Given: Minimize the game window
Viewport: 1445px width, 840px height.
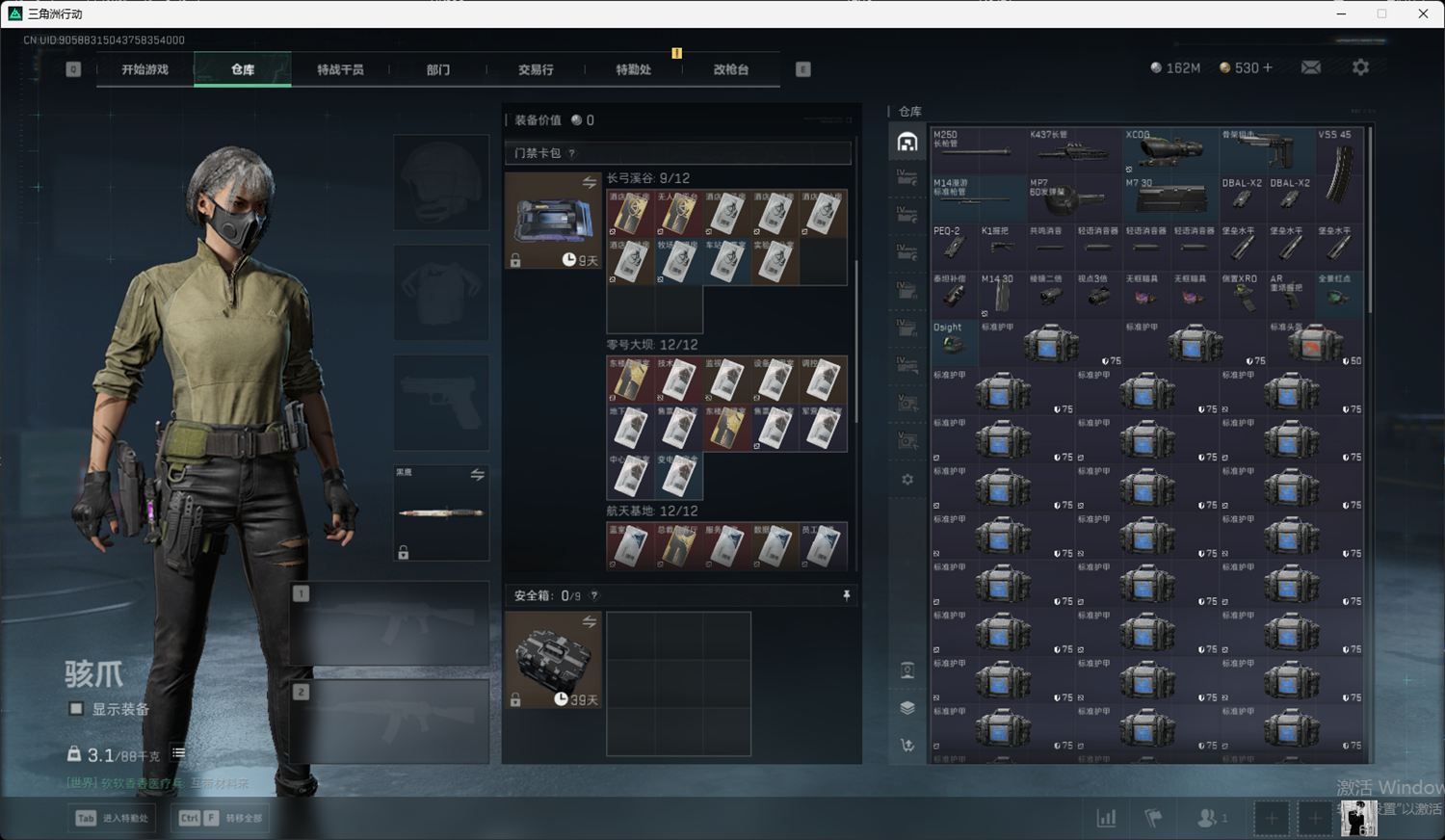Looking at the screenshot, I should [1342, 13].
